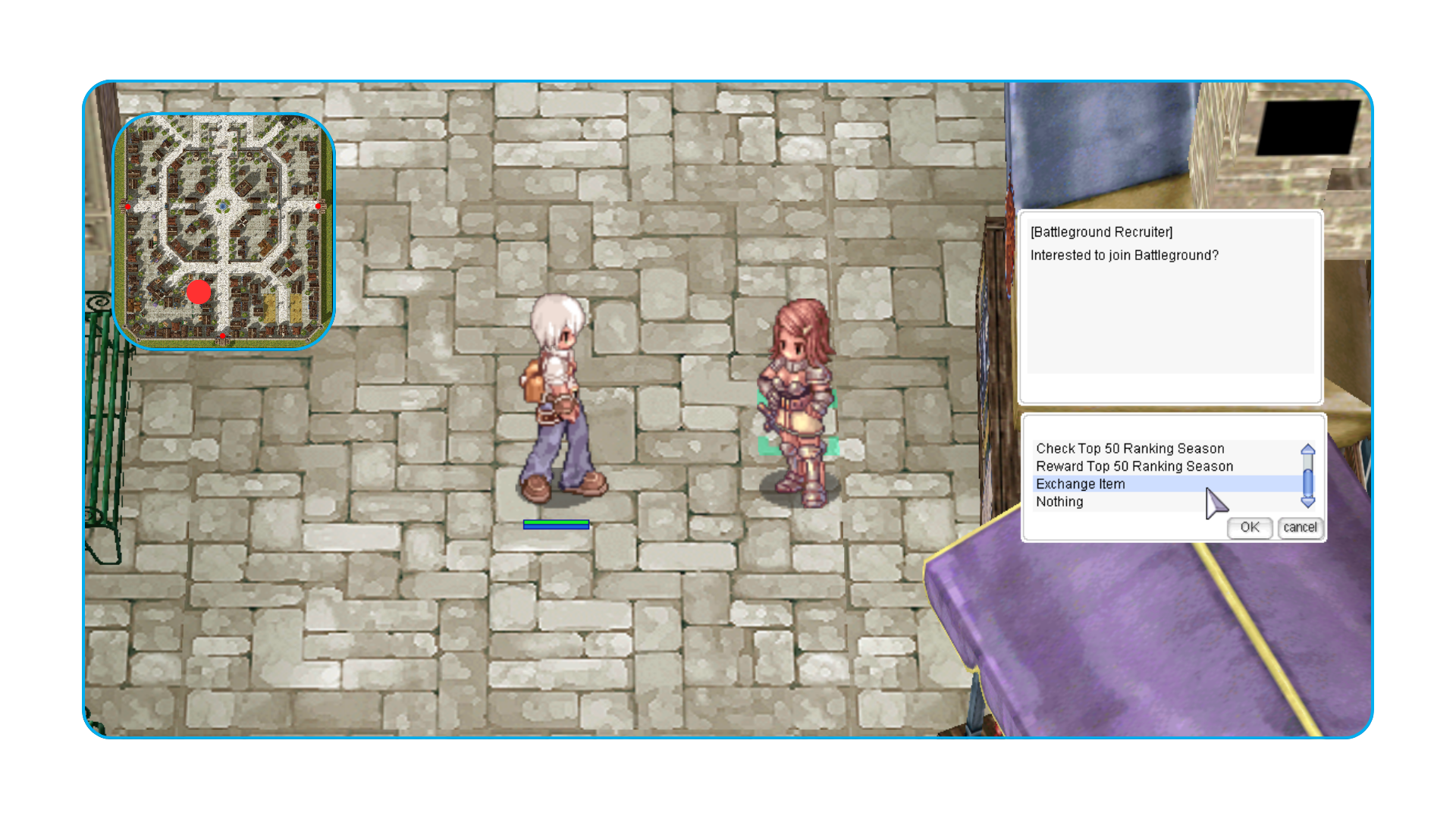Image resolution: width=1456 pixels, height=819 pixels.
Task: Select Check Top 50 Ranking Season option
Action: pos(1130,449)
